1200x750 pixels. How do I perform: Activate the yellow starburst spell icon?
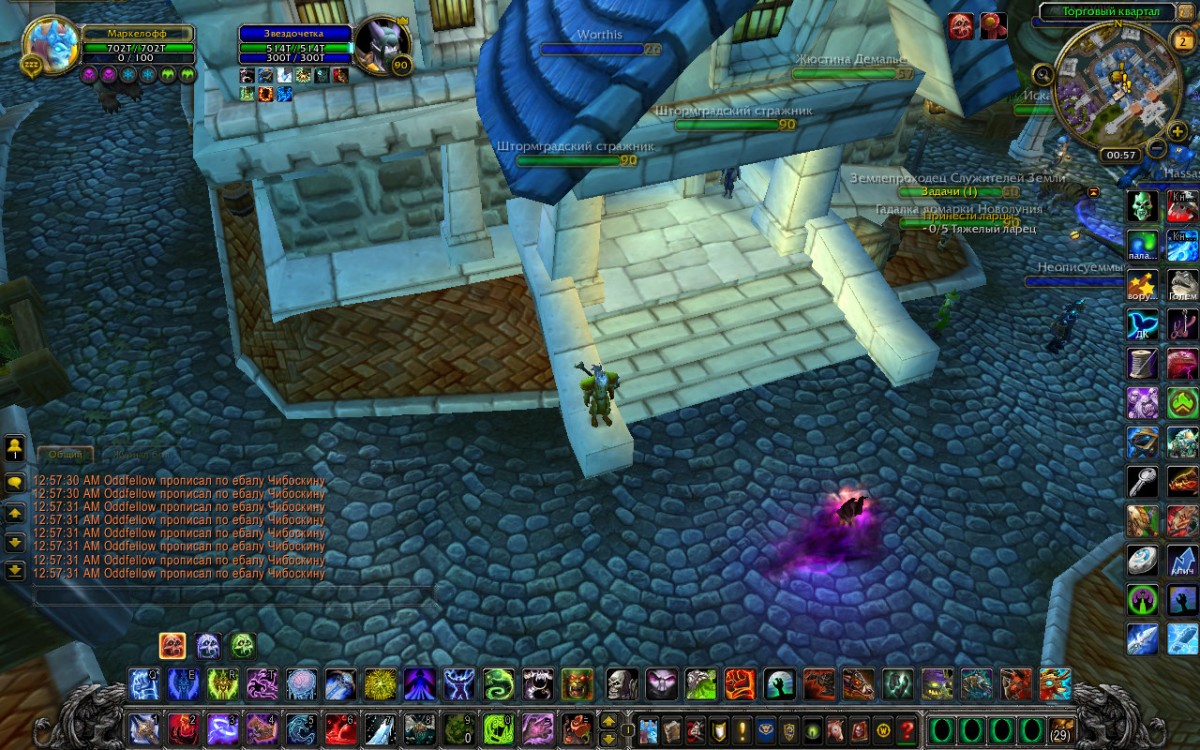379,685
